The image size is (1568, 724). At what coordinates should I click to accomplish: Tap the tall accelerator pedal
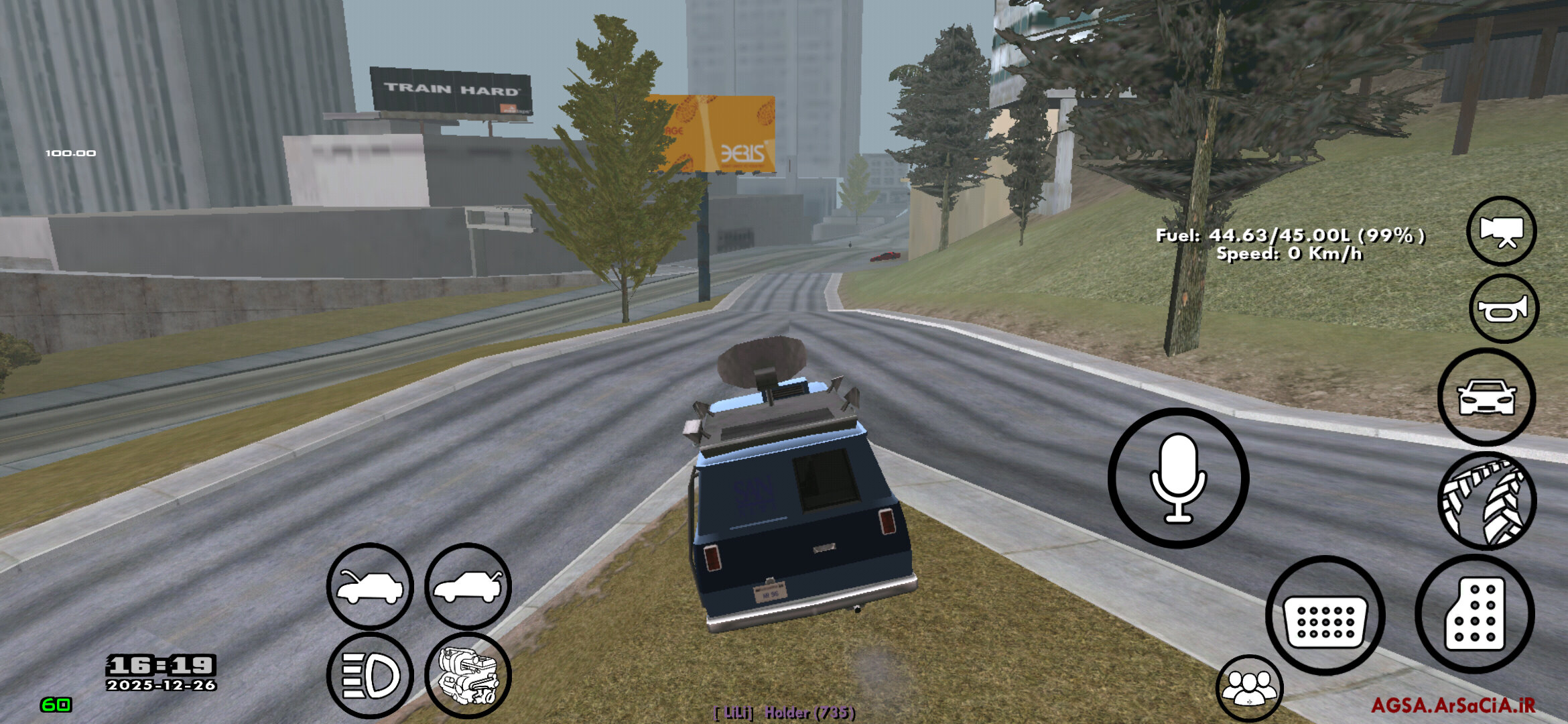click(x=1474, y=614)
